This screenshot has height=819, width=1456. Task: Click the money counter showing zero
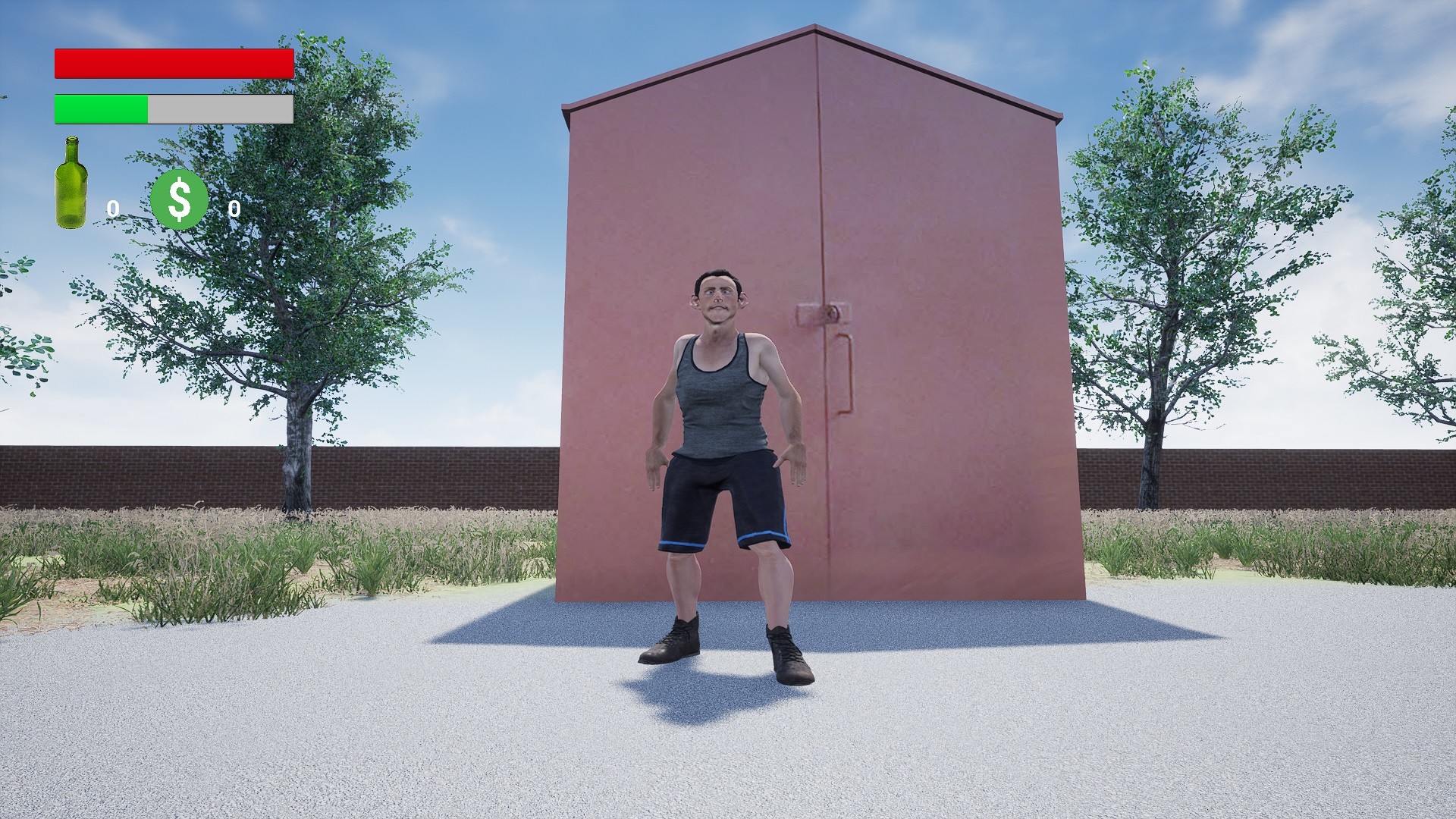click(235, 210)
